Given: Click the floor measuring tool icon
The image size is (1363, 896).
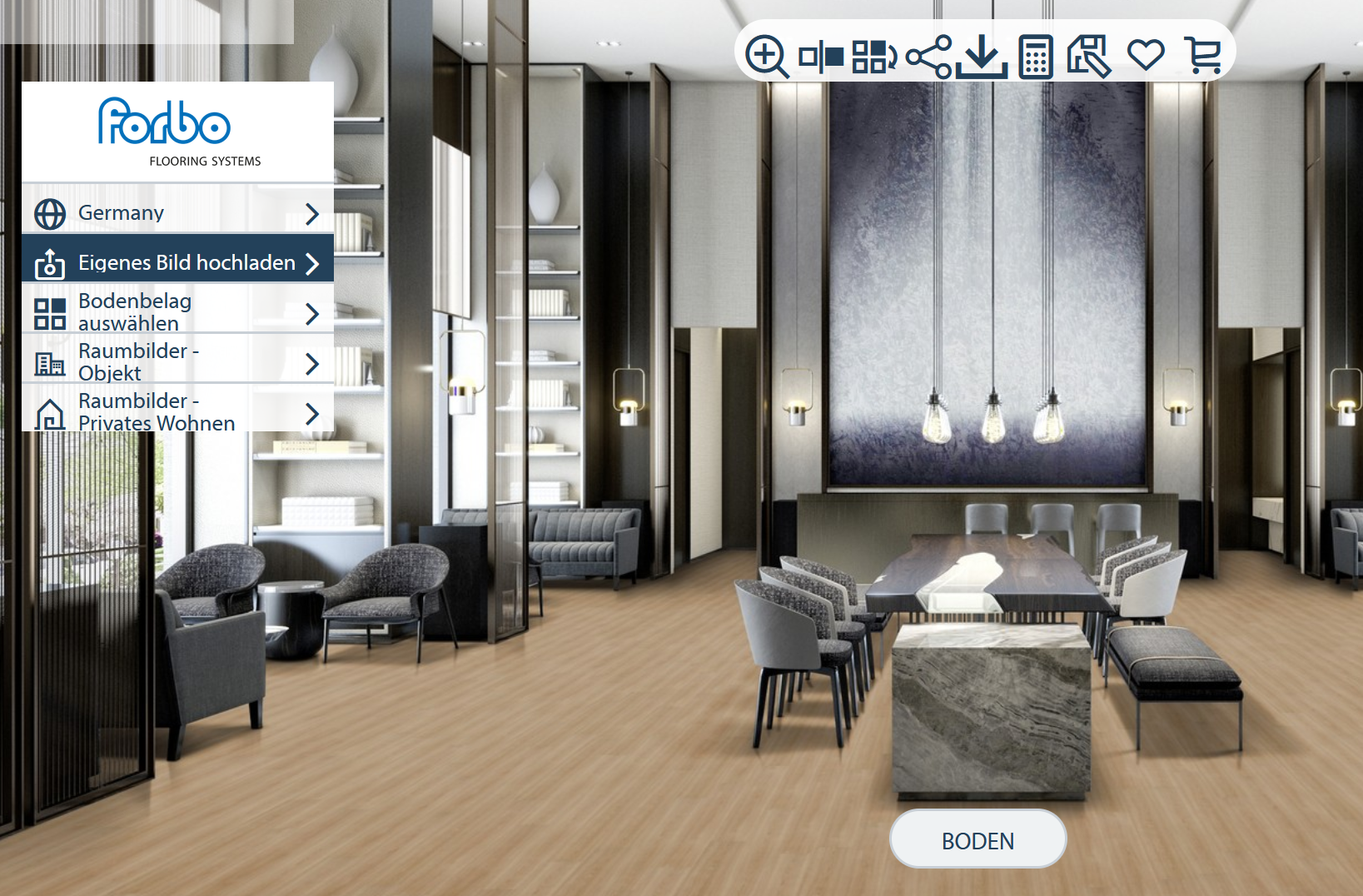Looking at the screenshot, I should pyautogui.click(x=1089, y=57).
